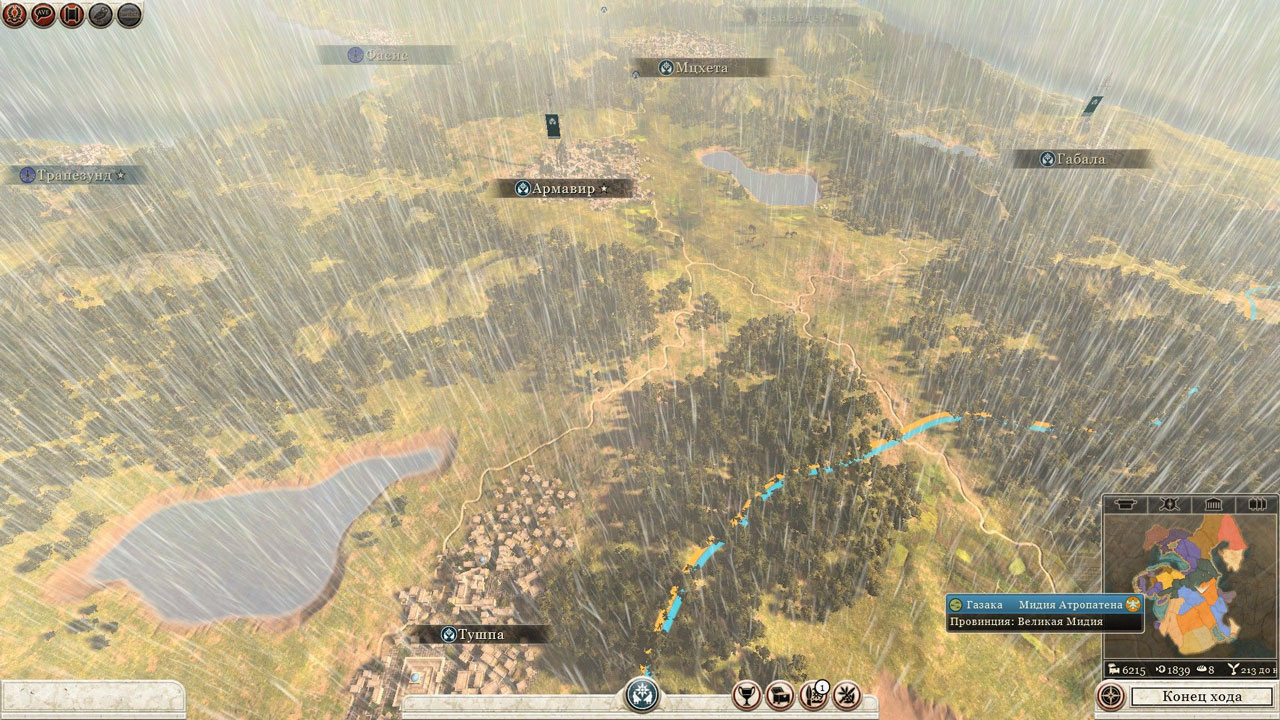Screen dimensions: 1280x720
Task: Switch to the crossed swords shield minimap tab
Action: coord(1167,504)
